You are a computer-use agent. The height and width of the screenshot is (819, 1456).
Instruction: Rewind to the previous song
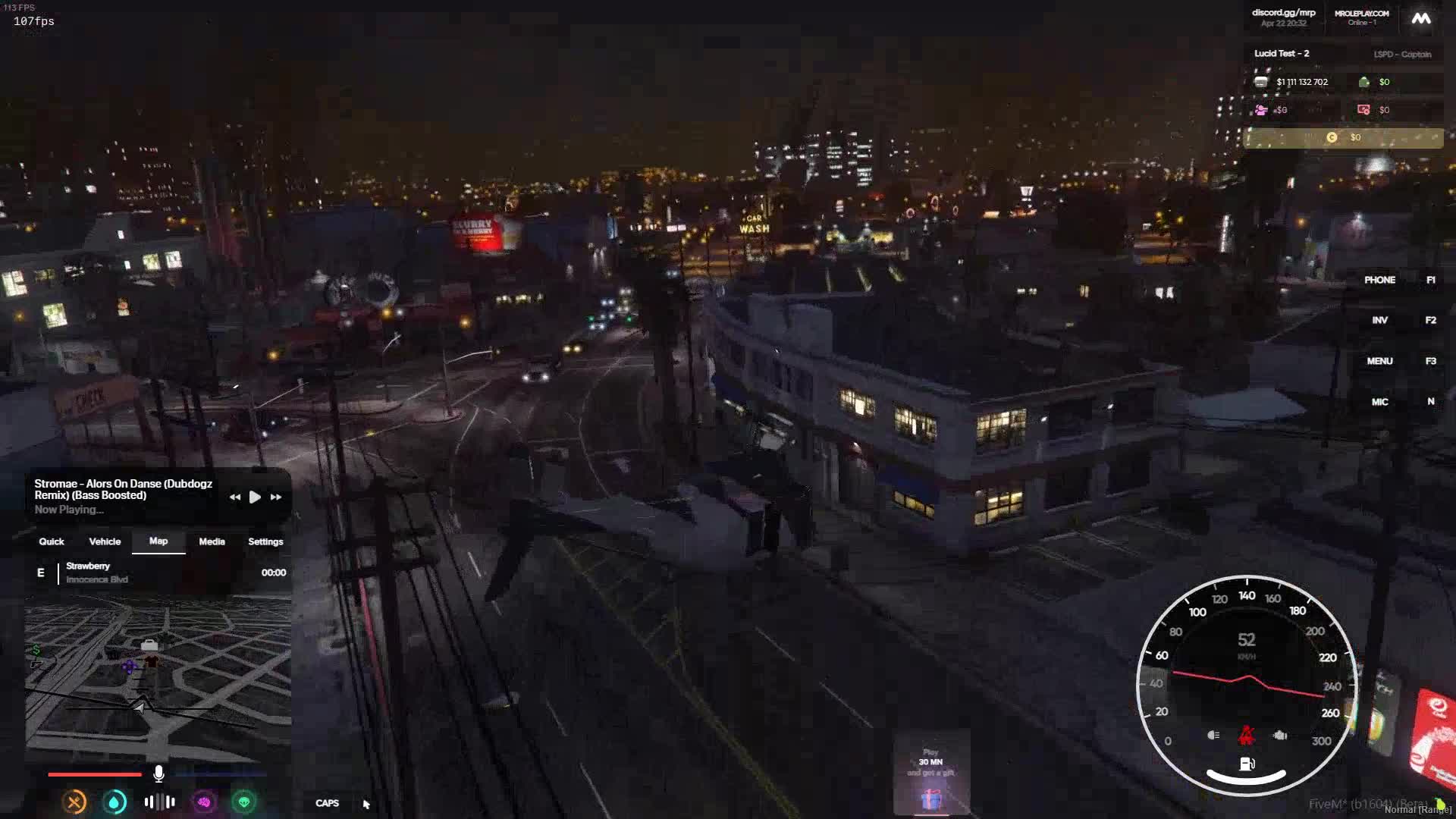[x=235, y=497]
